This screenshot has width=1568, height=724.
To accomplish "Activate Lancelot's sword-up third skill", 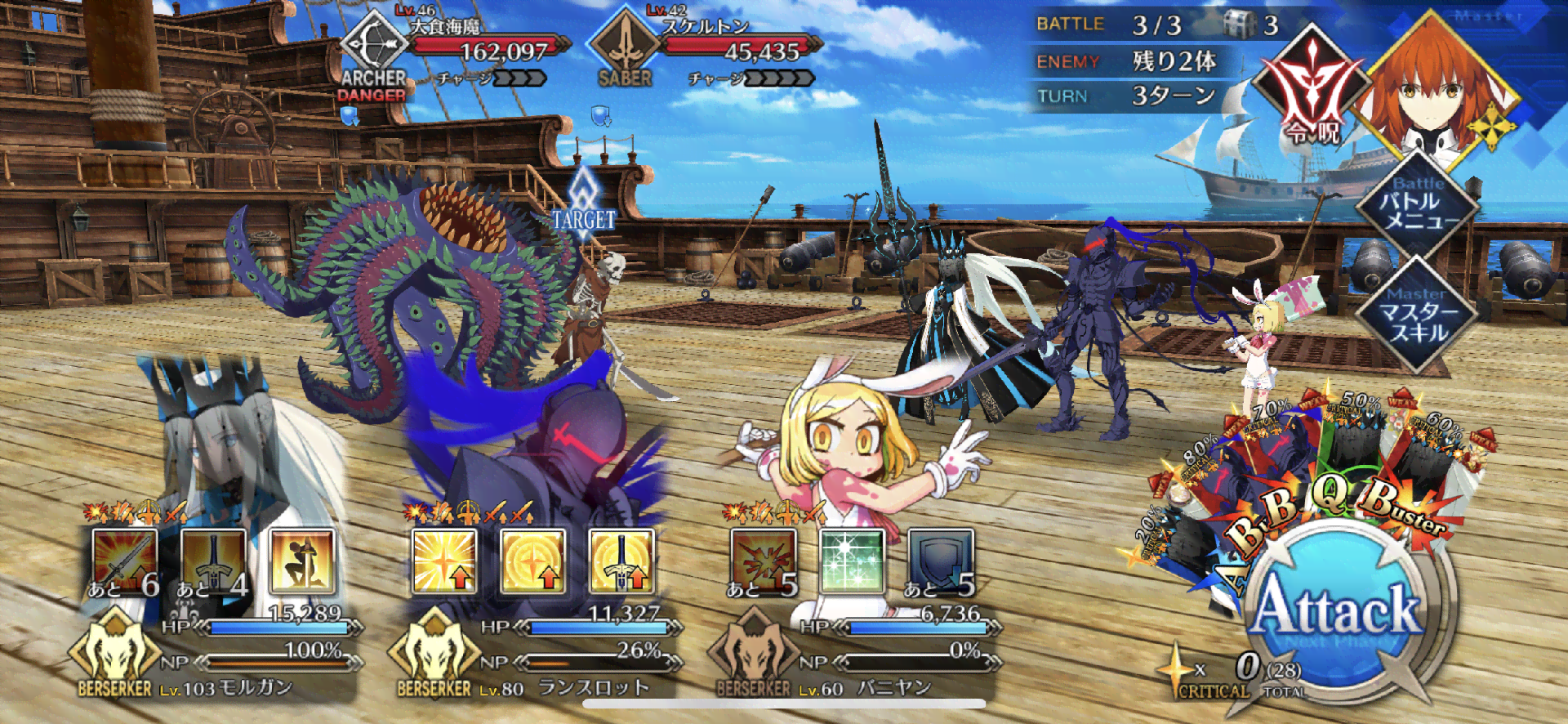I will (621, 561).
